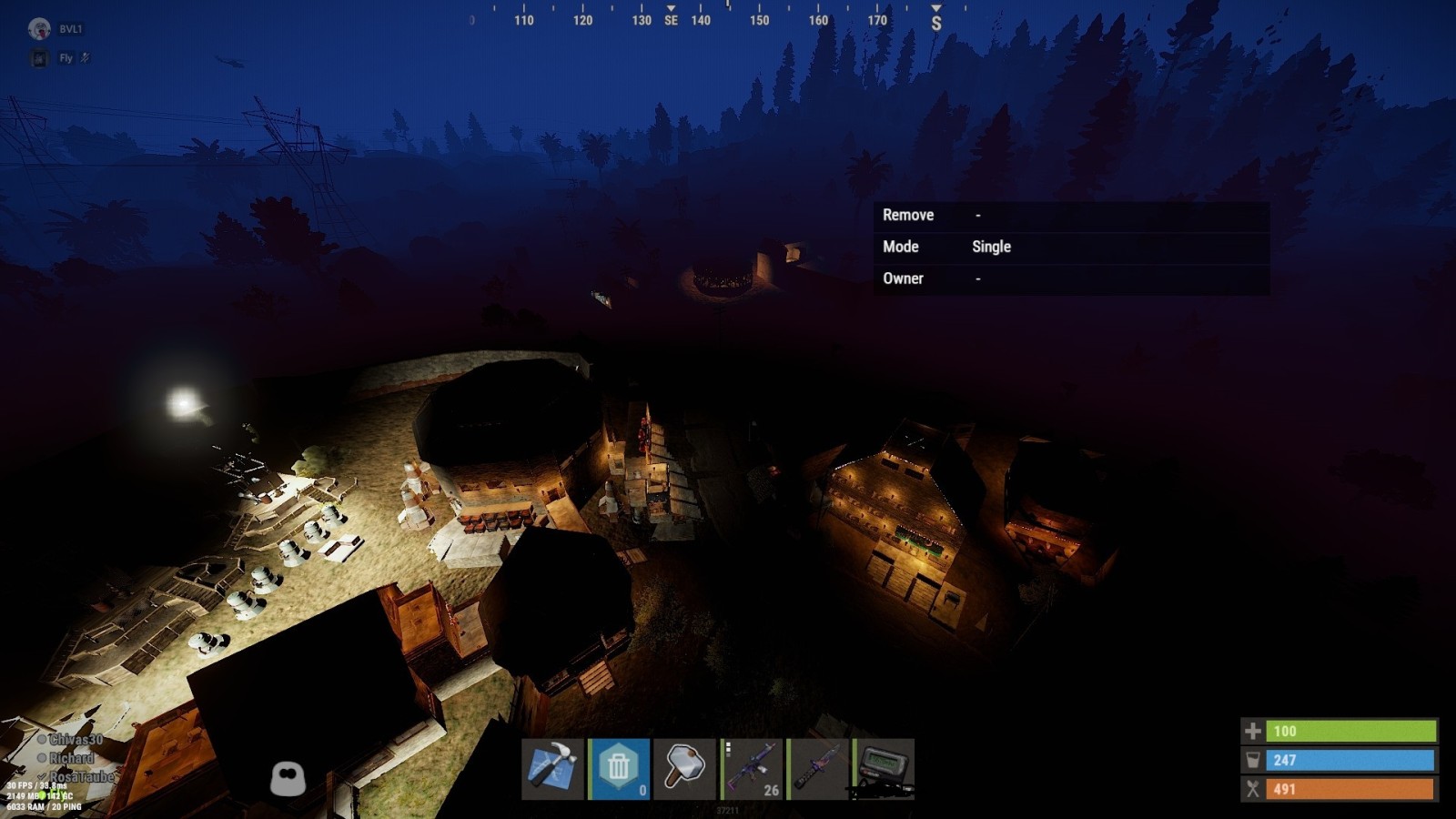This screenshot has width=1456, height=819.
Task: Select the building plan hotbar slot
Action: click(x=552, y=769)
